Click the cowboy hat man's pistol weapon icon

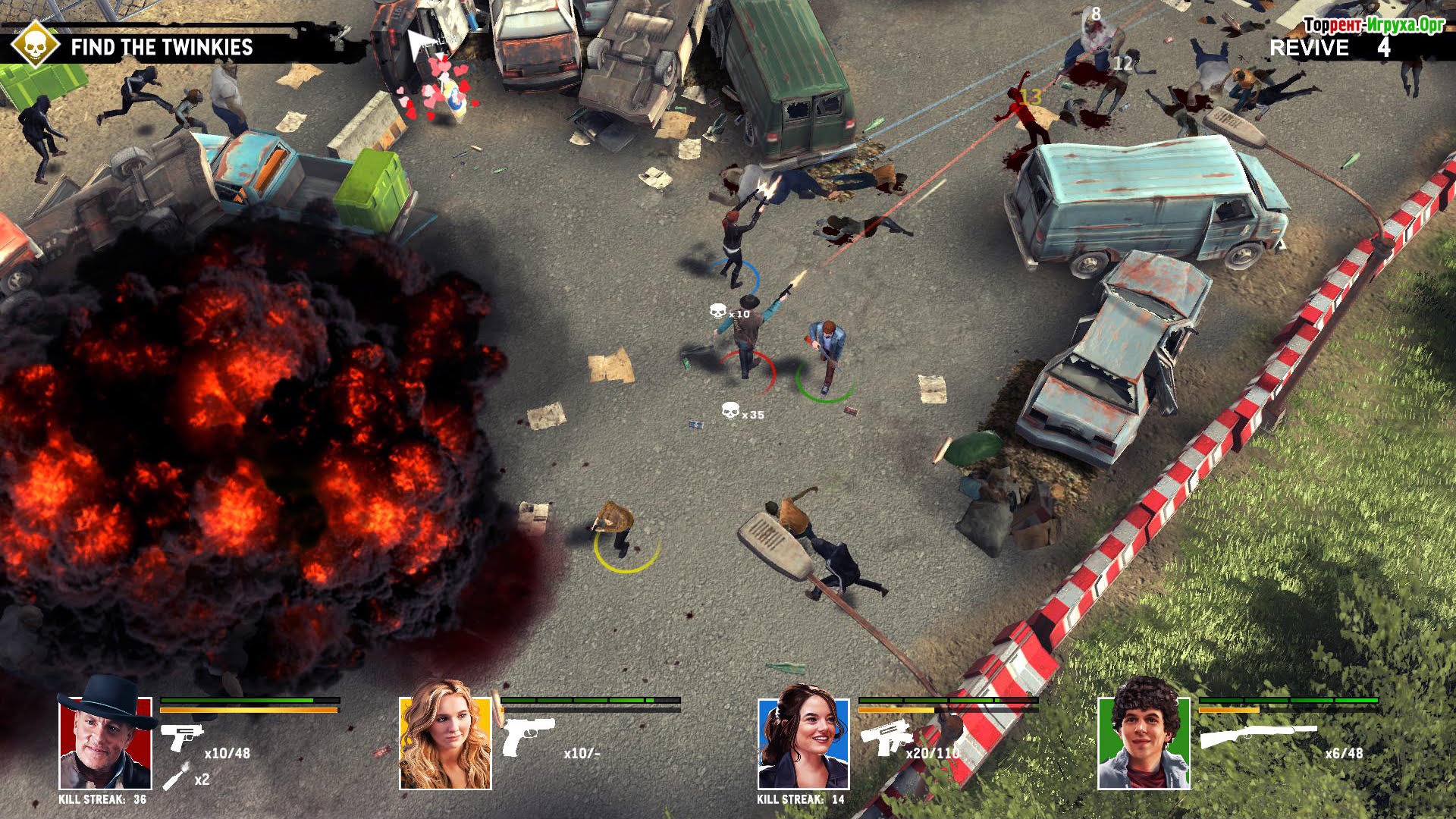pyautogui.click(x=181, y=736)
